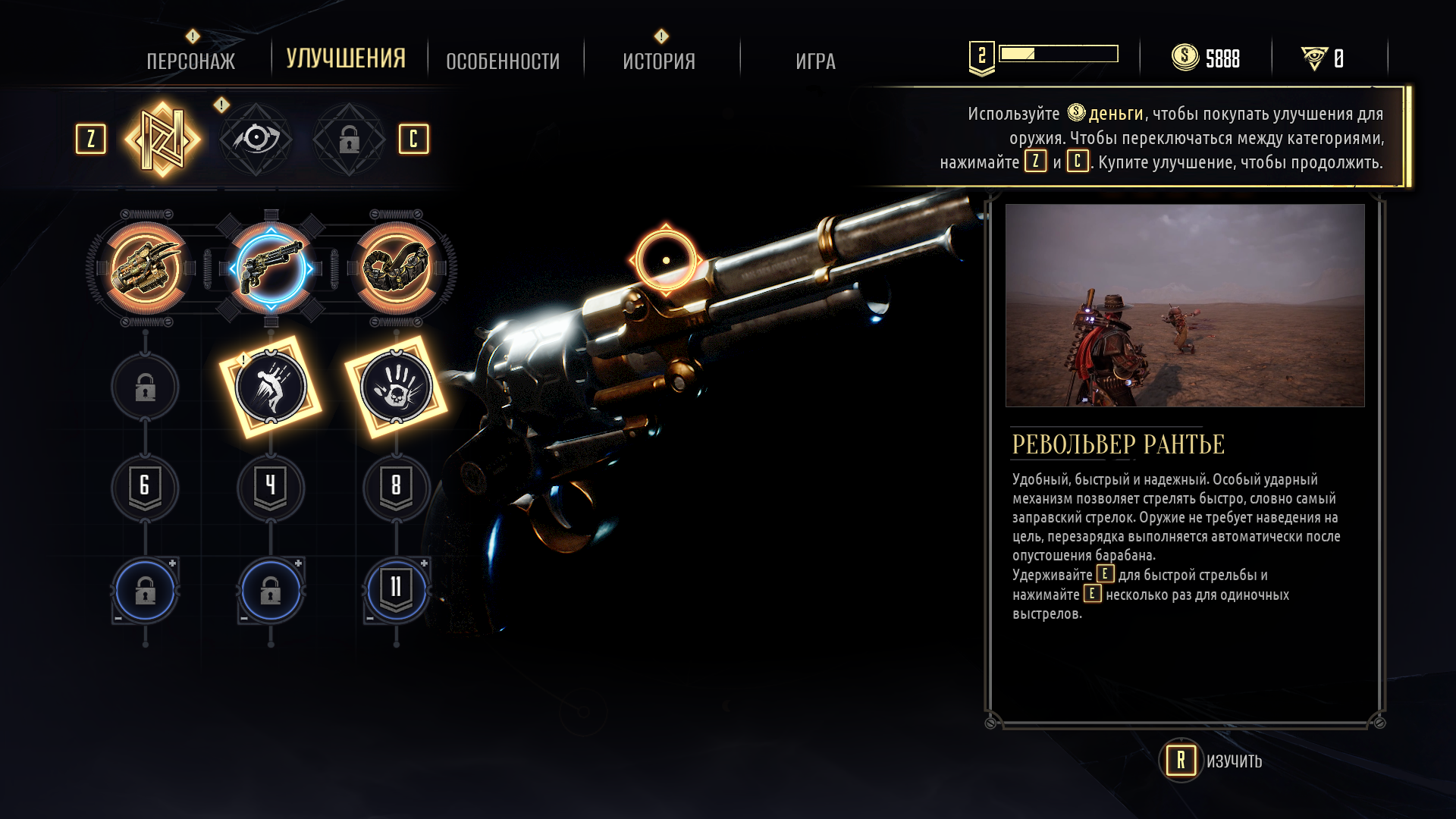The height and width of the screenshot is (819, 1456).
Task: Choose the level 11 blue upgrade node
Action: [396, 590]
